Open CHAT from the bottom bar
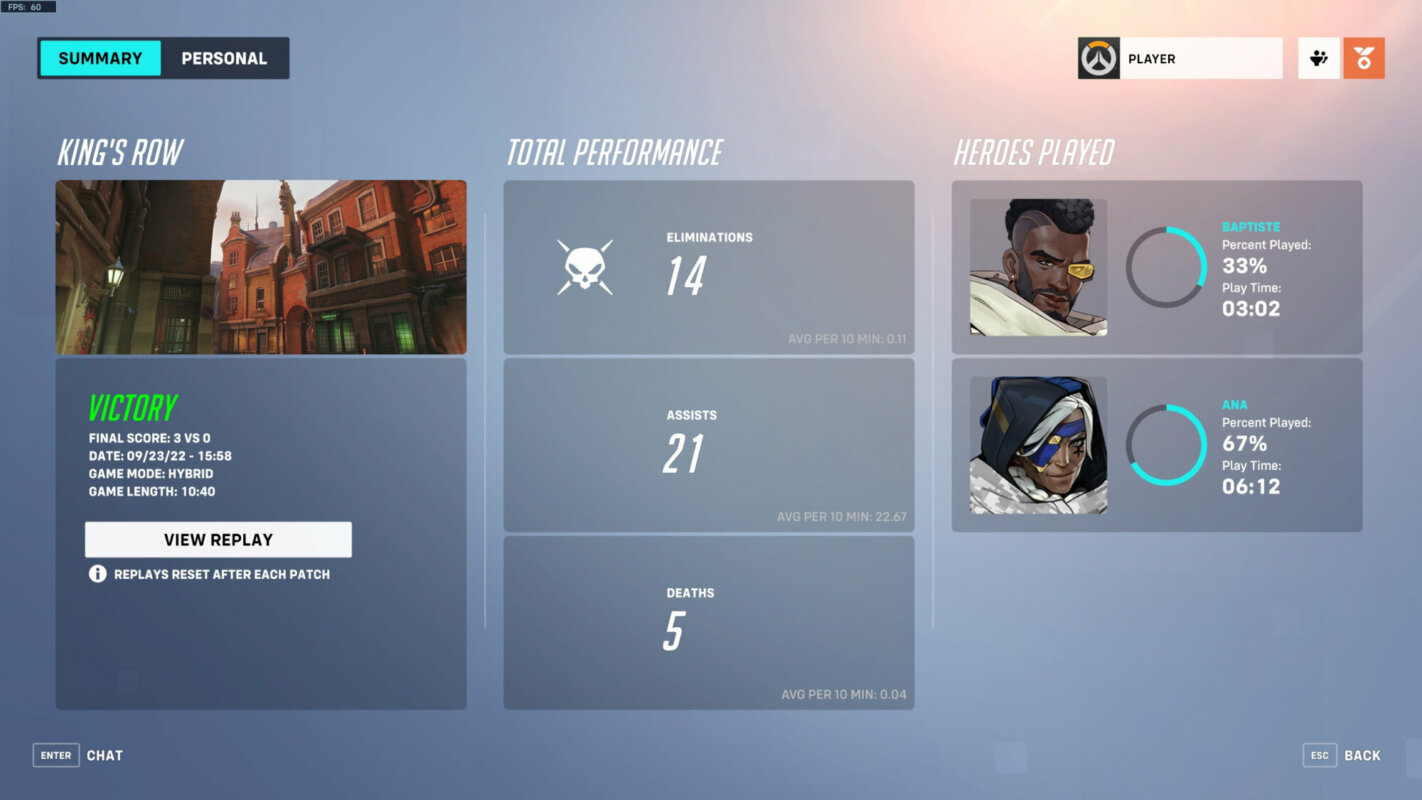This screenshot has width=1422, height=800. pos(103,755)
